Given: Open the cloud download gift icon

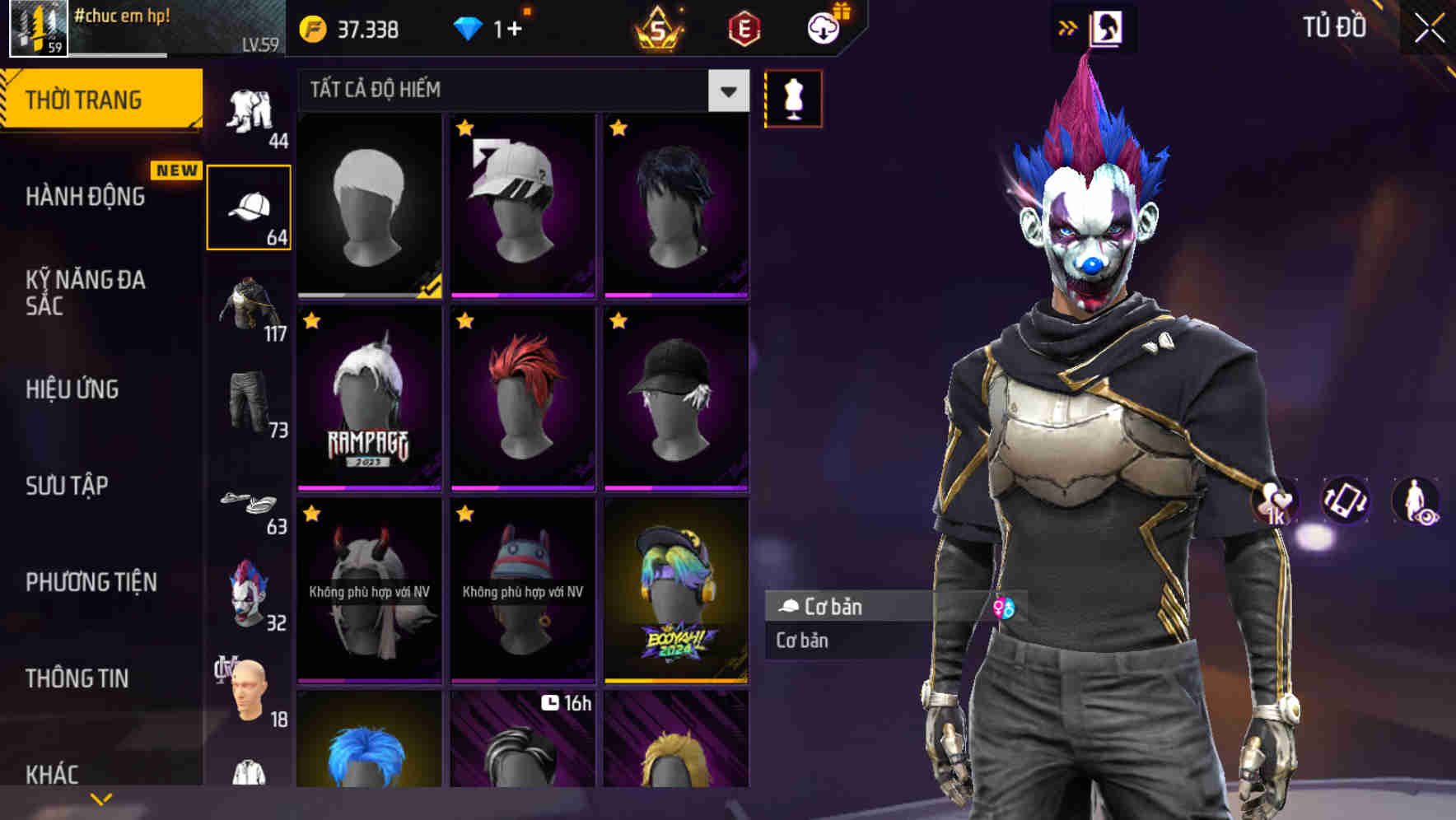Looking at the screenshot, I should 824,29.
